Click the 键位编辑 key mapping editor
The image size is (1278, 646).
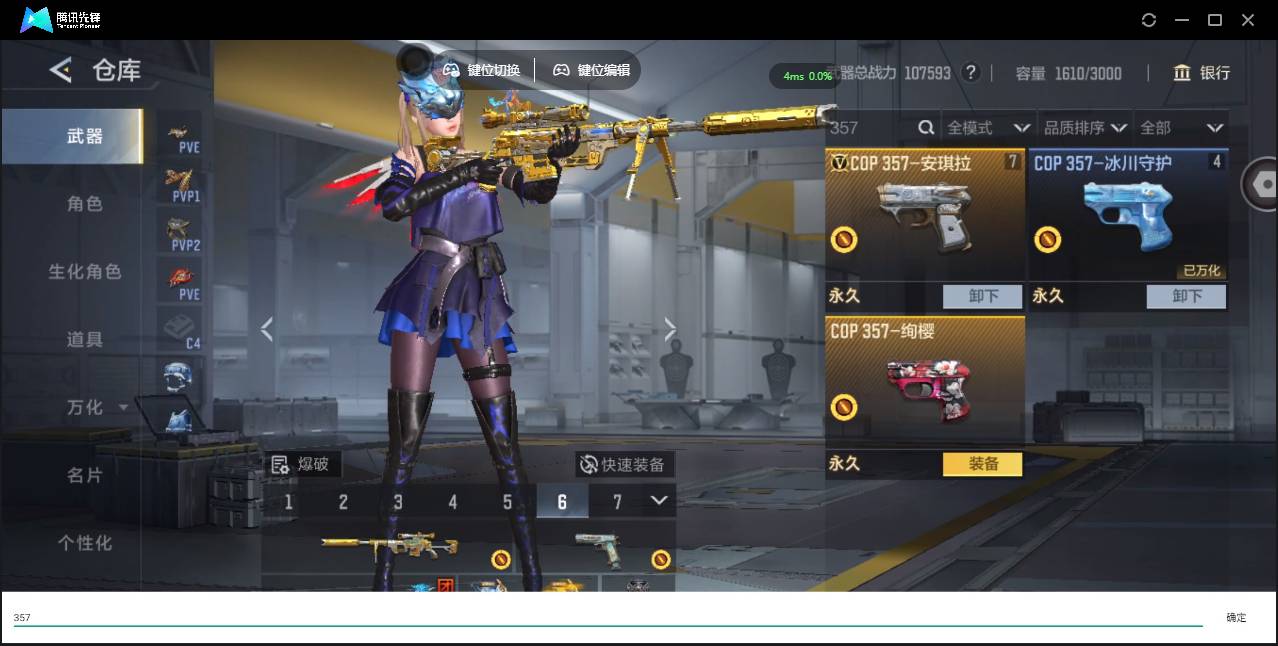coord(592,70)
